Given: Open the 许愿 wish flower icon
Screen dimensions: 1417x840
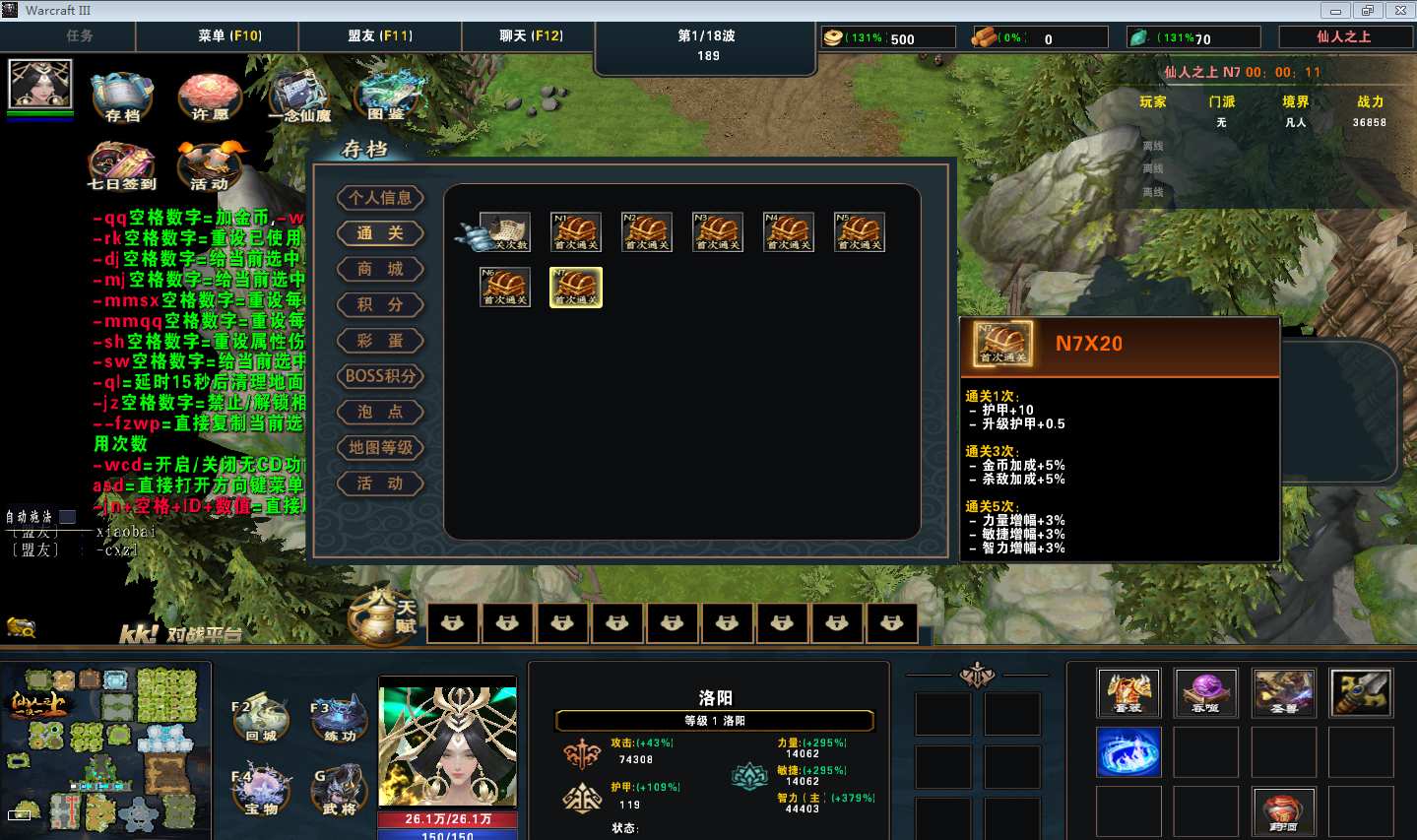Looking at the screenshot, I should coord(209,96).
